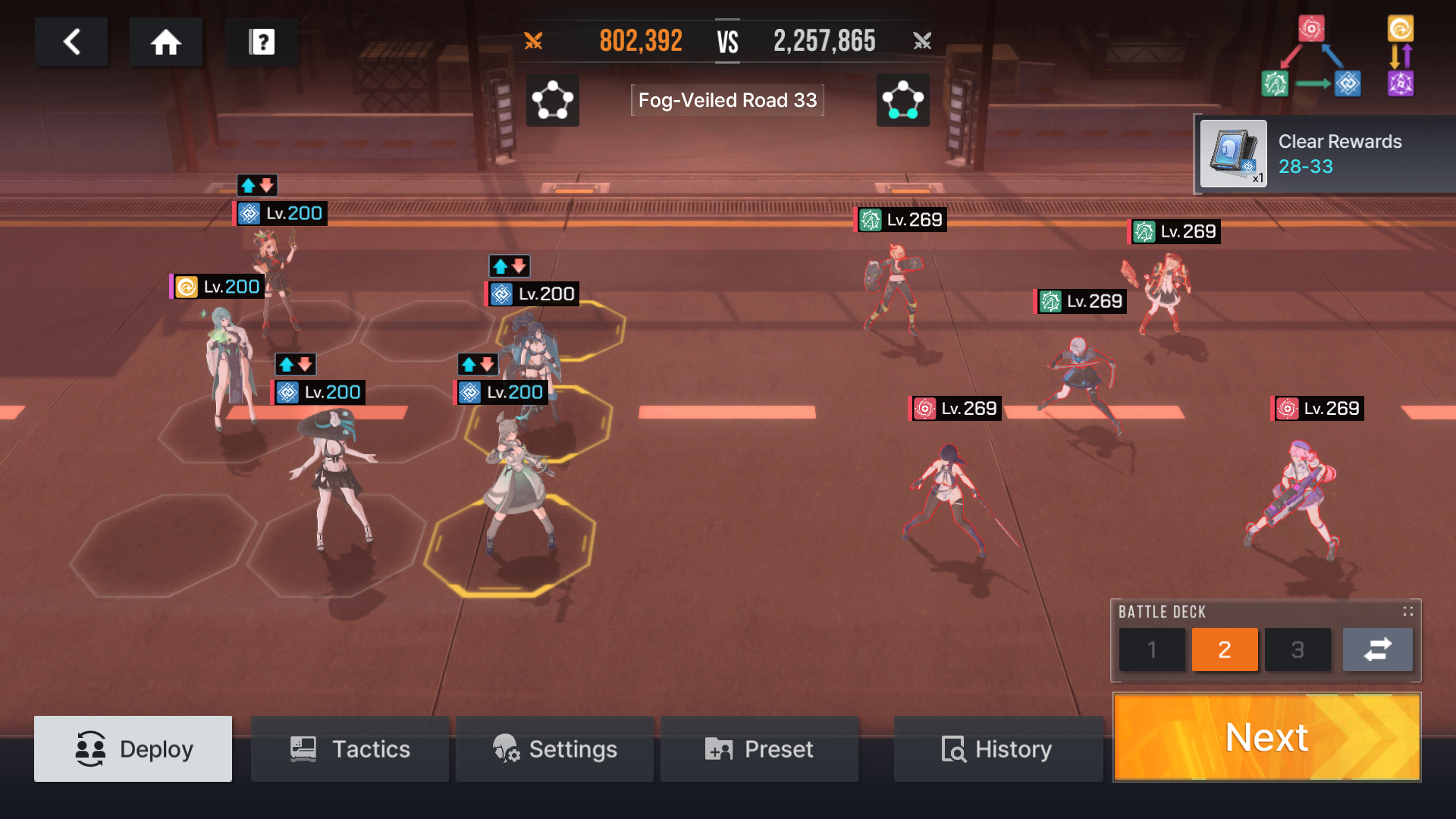Open the Preset tab
This screenshot has width=1456, height=819.
pyautogui.click(x=759, y=748)
